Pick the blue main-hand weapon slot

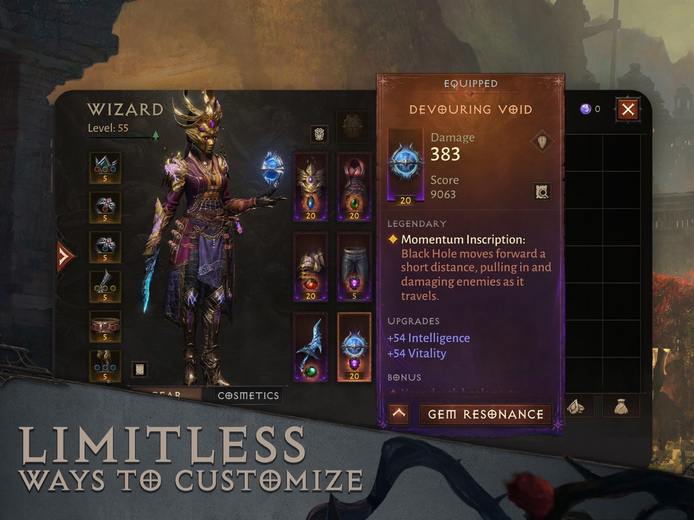click(x=310, y=347)
